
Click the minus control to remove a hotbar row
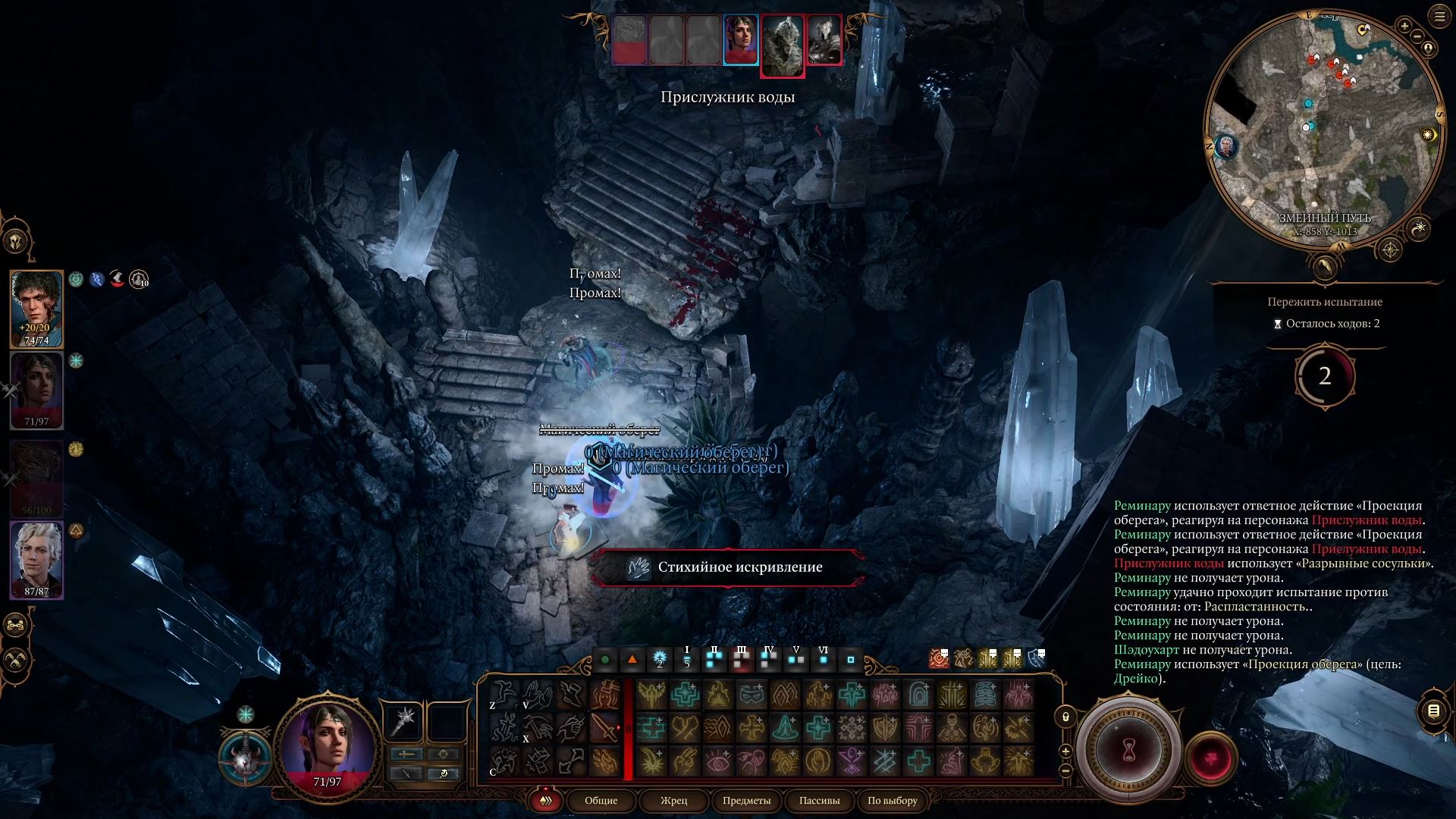(x=1066, y=772)
